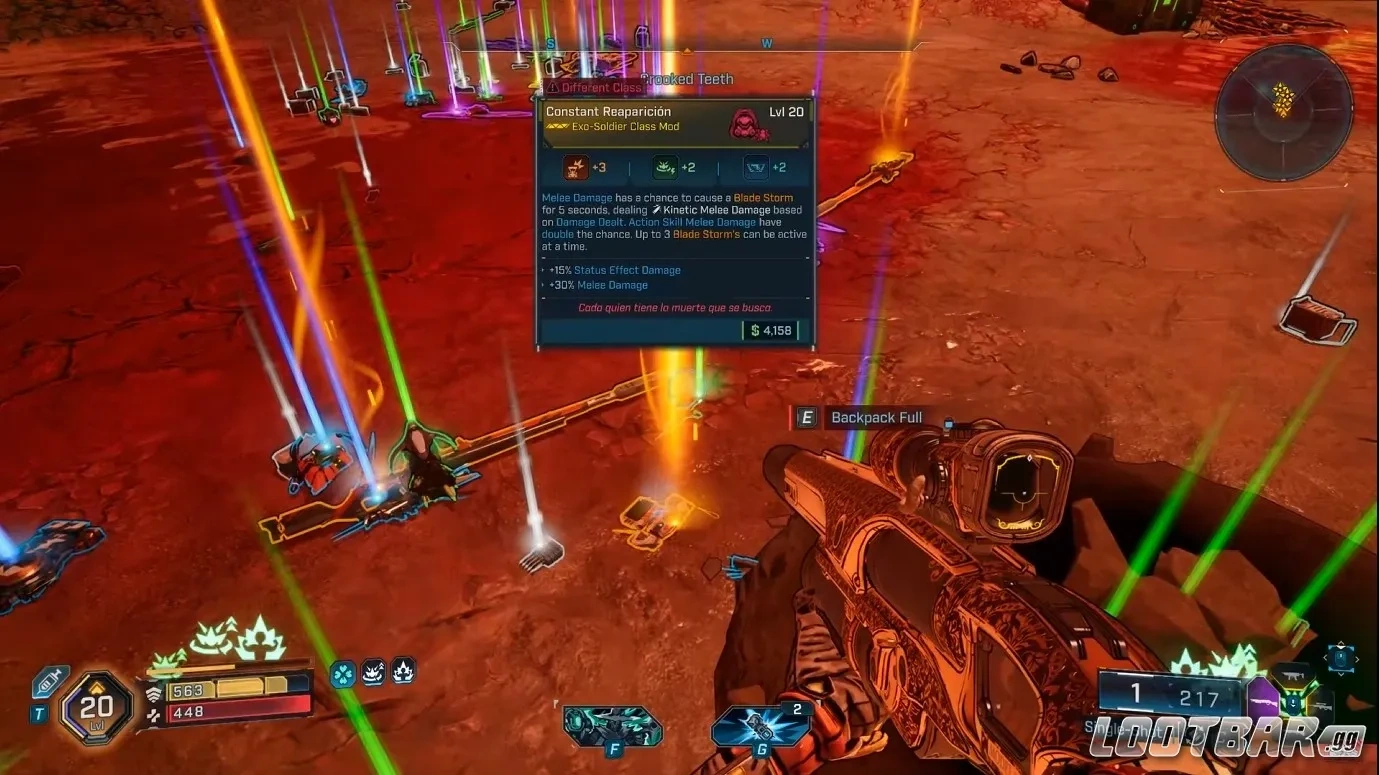Click the ordnance icon on the G slot
1379x775 pixels.
[x=760, y=725]
